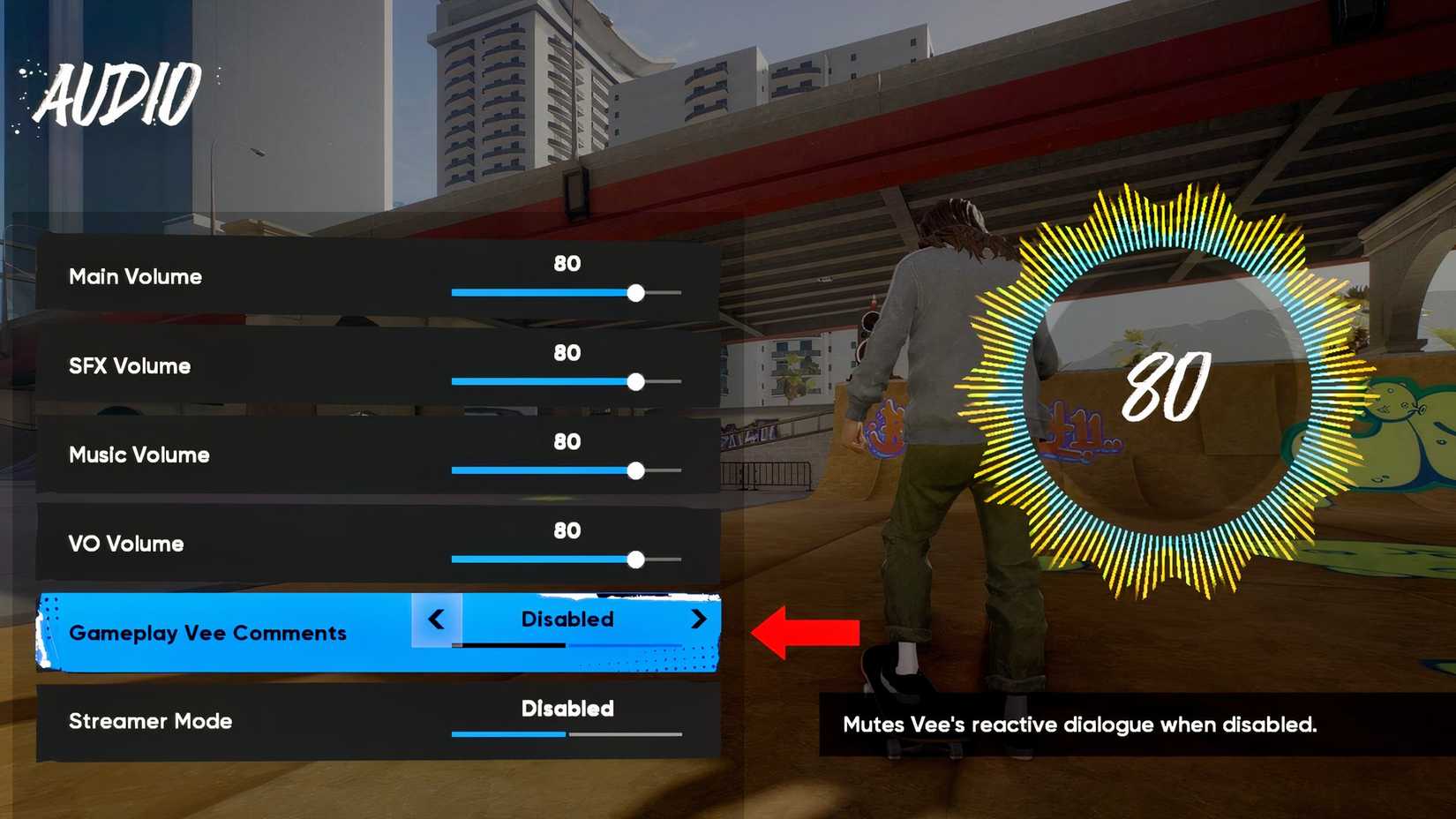Click the Music Volume slider handle

click(637, 471)
